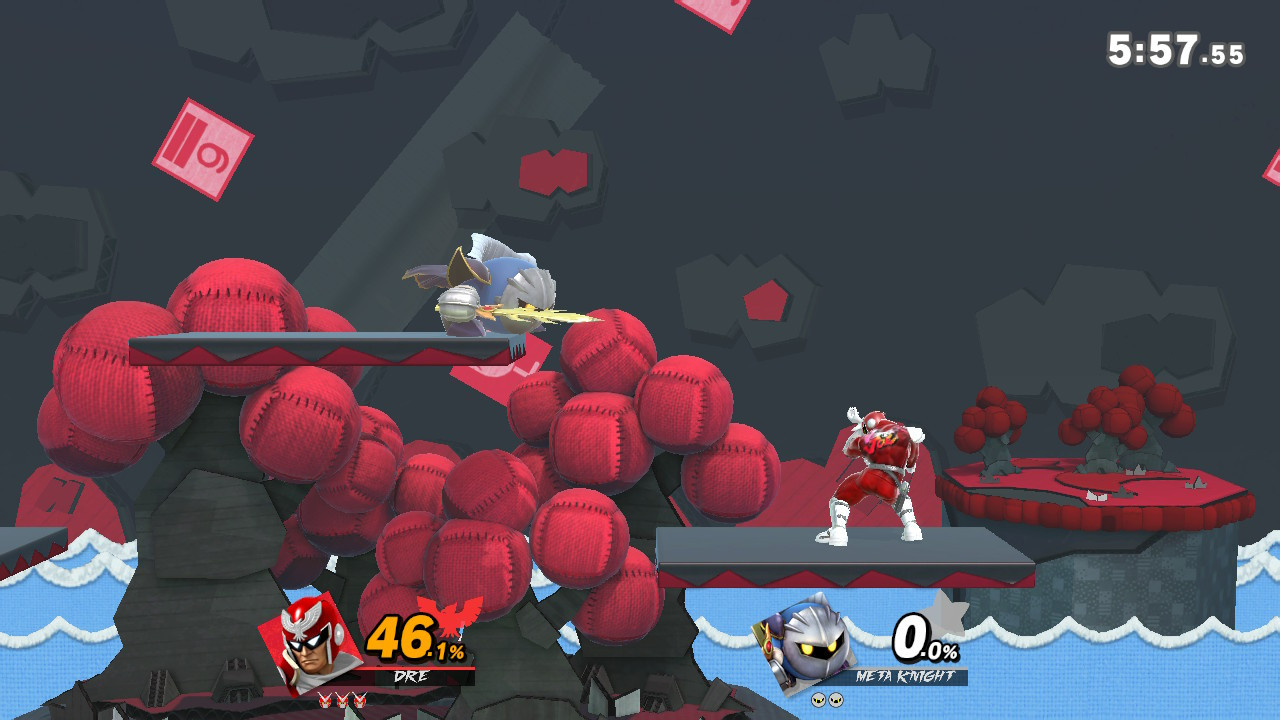
Task: Click the airborne Meta Knight fighter
Action: 490,290
